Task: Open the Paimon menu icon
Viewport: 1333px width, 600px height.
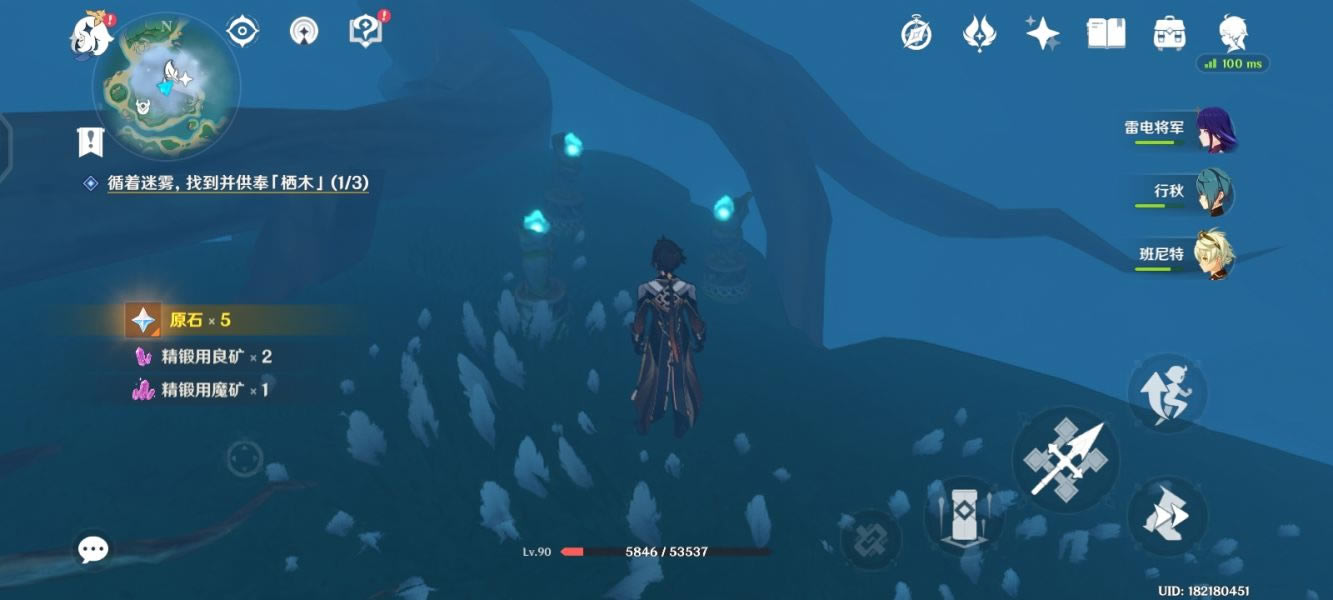Action: tap(92, 35)
